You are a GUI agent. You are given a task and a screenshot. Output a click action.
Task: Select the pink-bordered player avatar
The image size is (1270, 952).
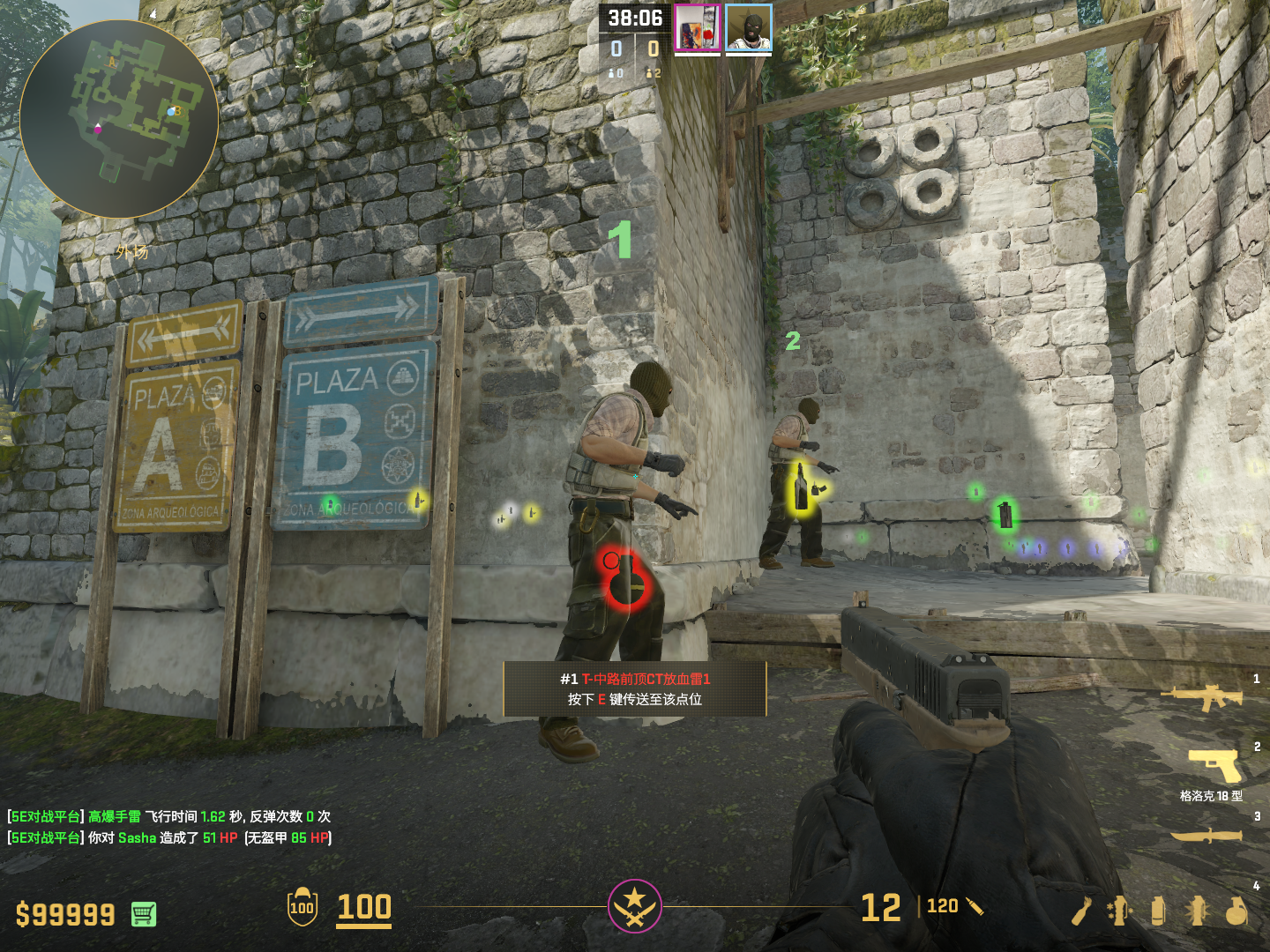coord(698,28)
